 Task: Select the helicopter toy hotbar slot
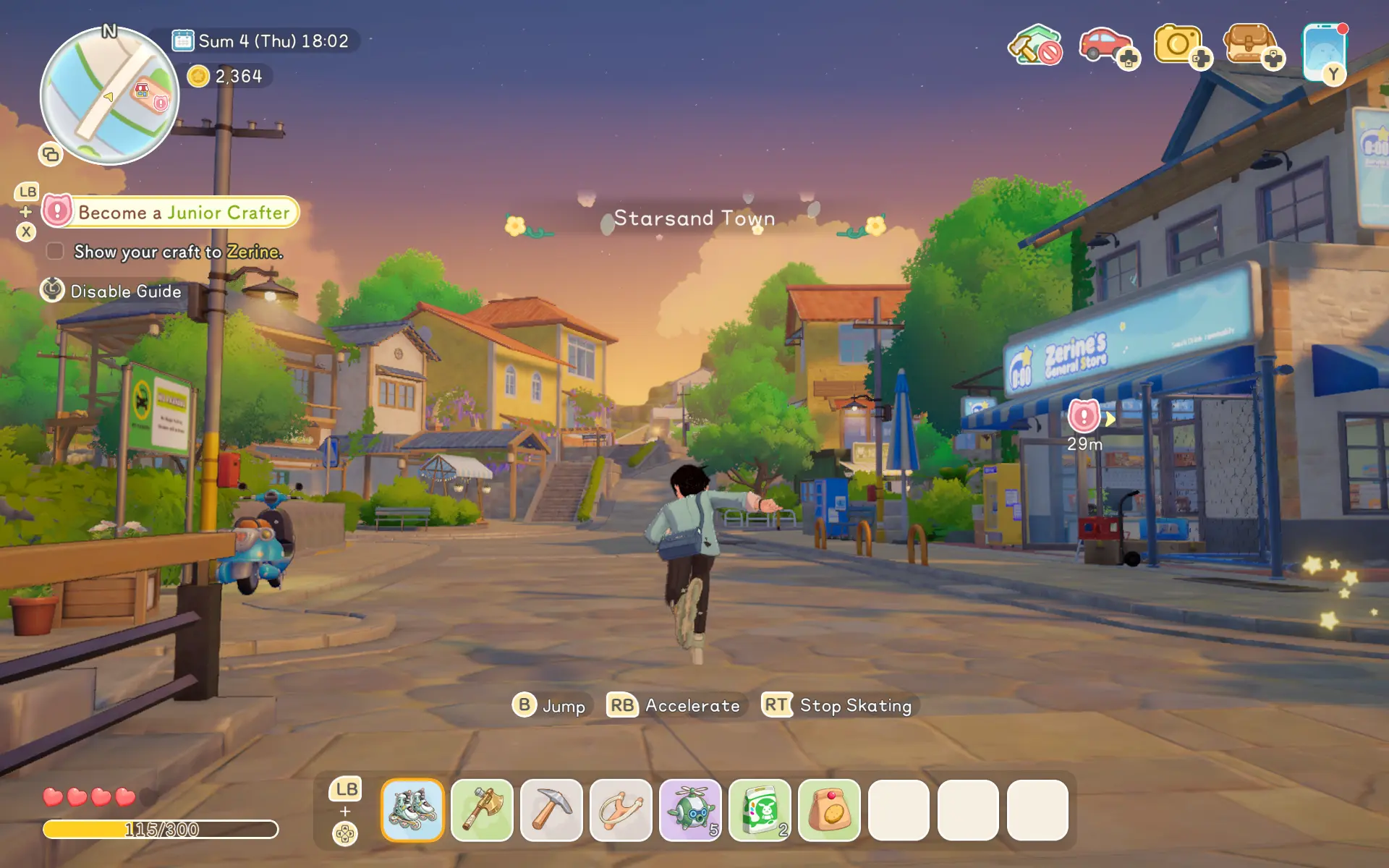(x=690, y=809)
